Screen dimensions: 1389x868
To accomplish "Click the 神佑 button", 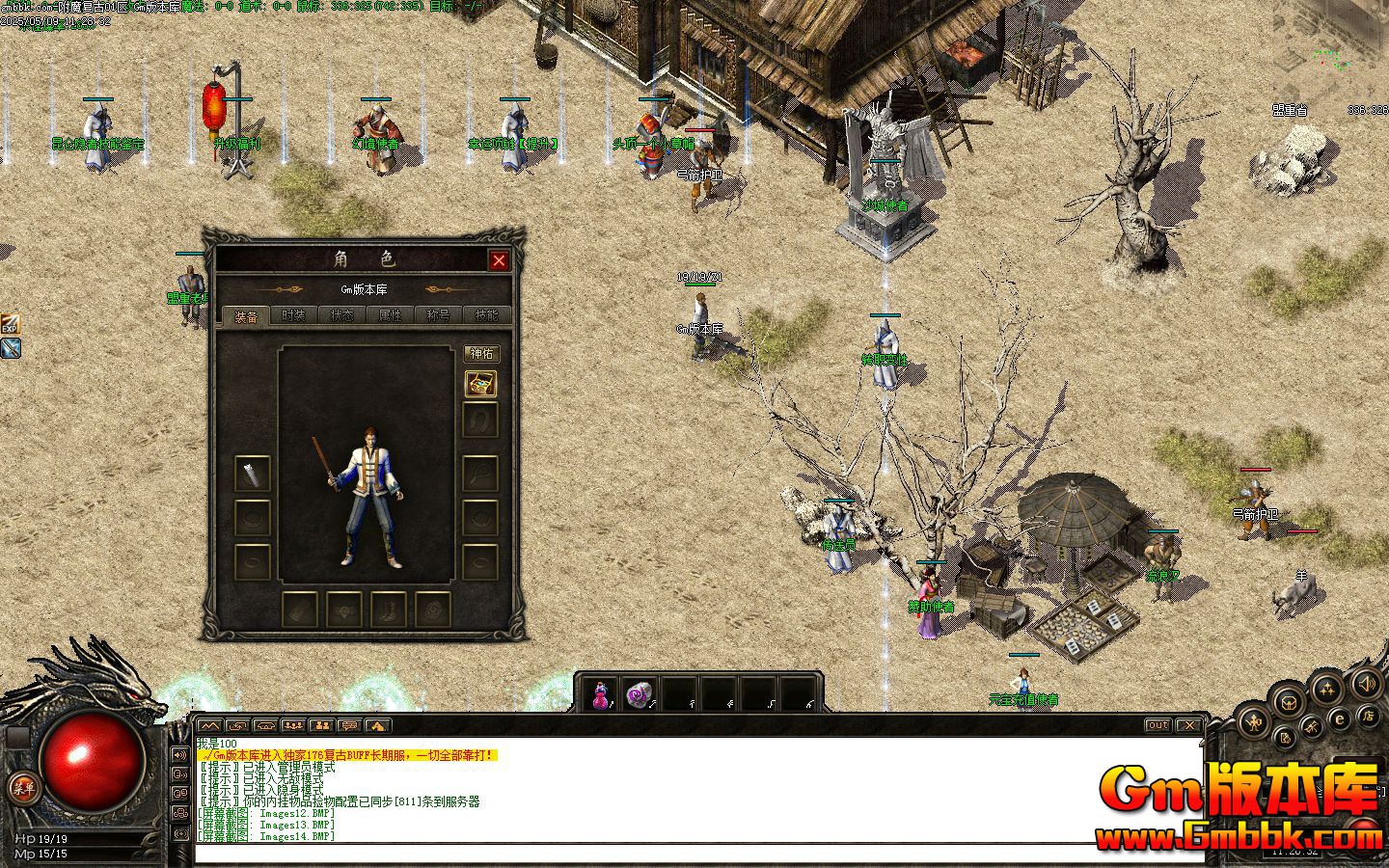I will pos(480,354).
